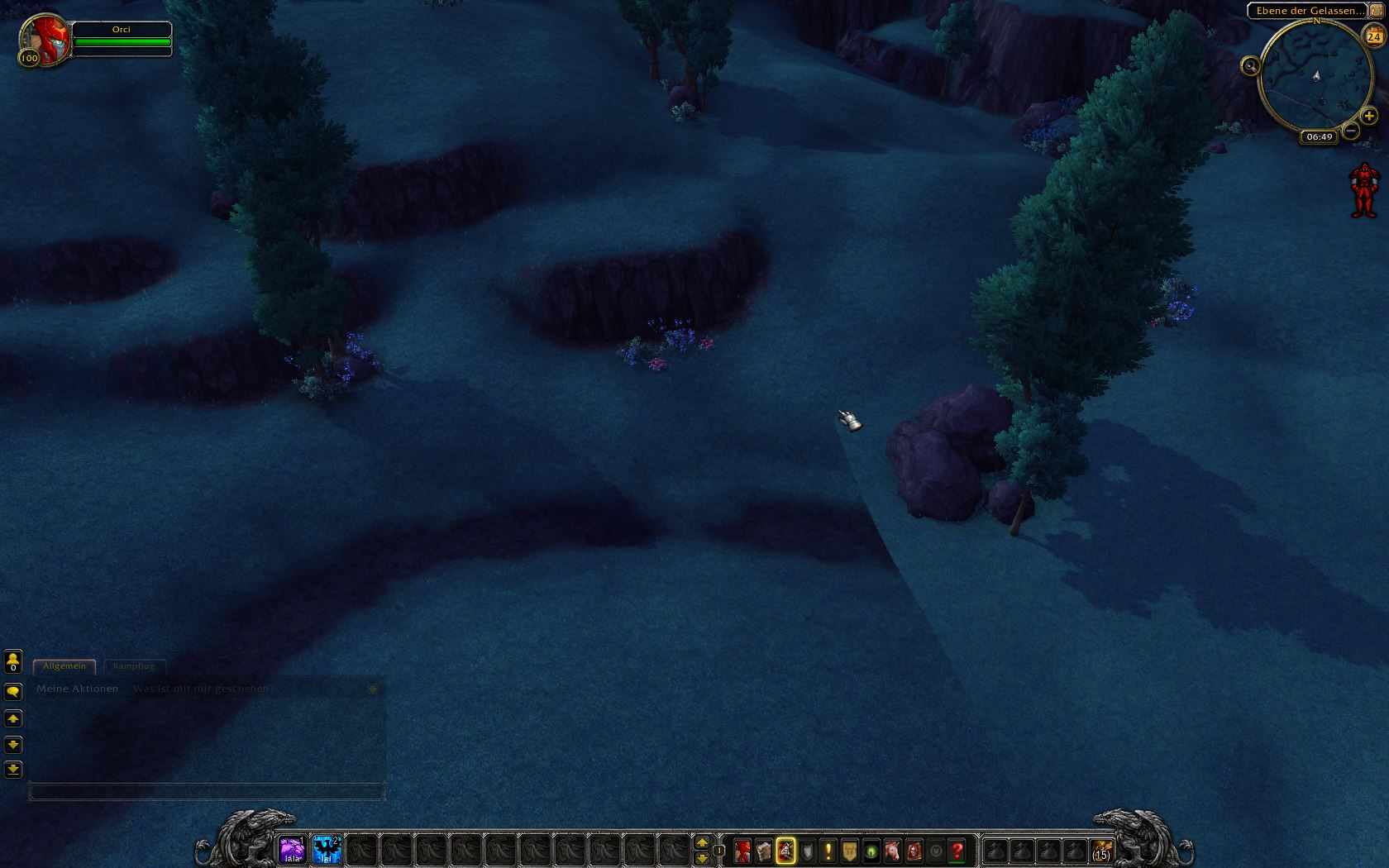Open the red question mark help button
This screenshot has width=1389, height=868.
[x=957, y=850]
